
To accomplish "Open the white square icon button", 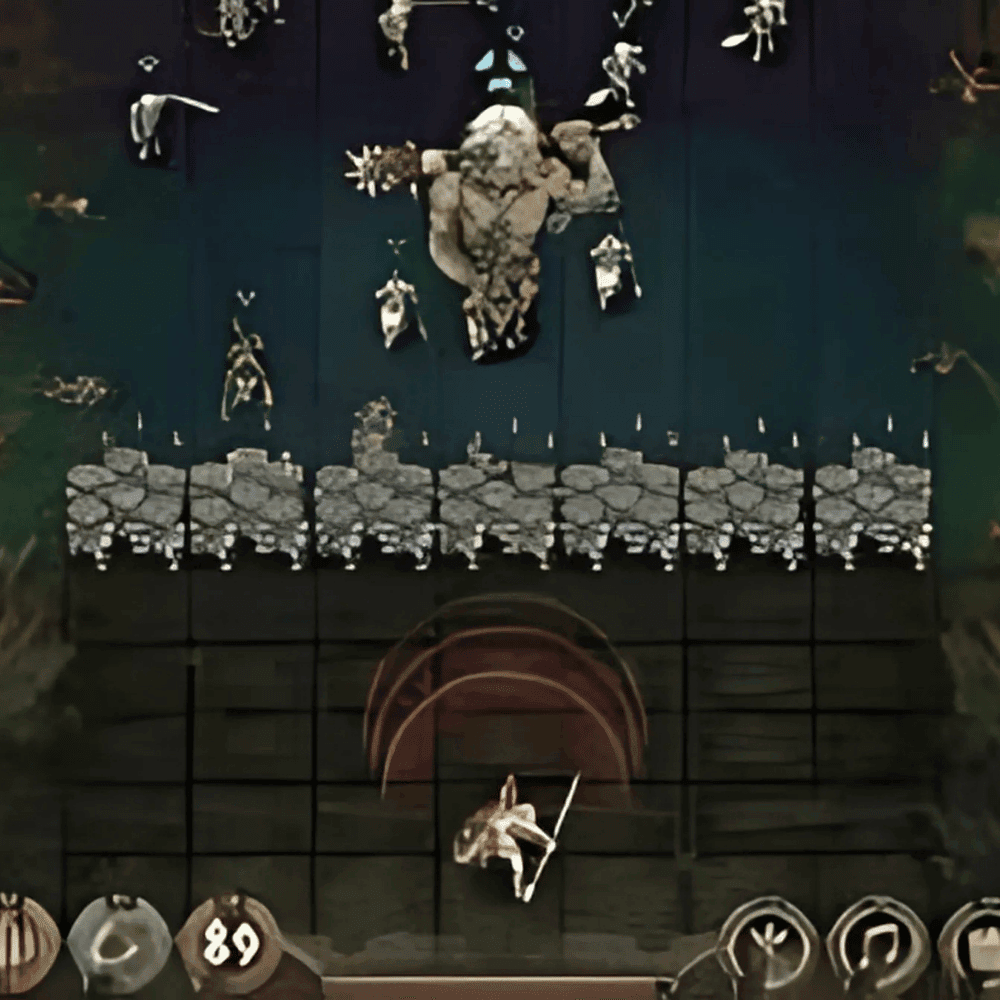I will point(975,946).
